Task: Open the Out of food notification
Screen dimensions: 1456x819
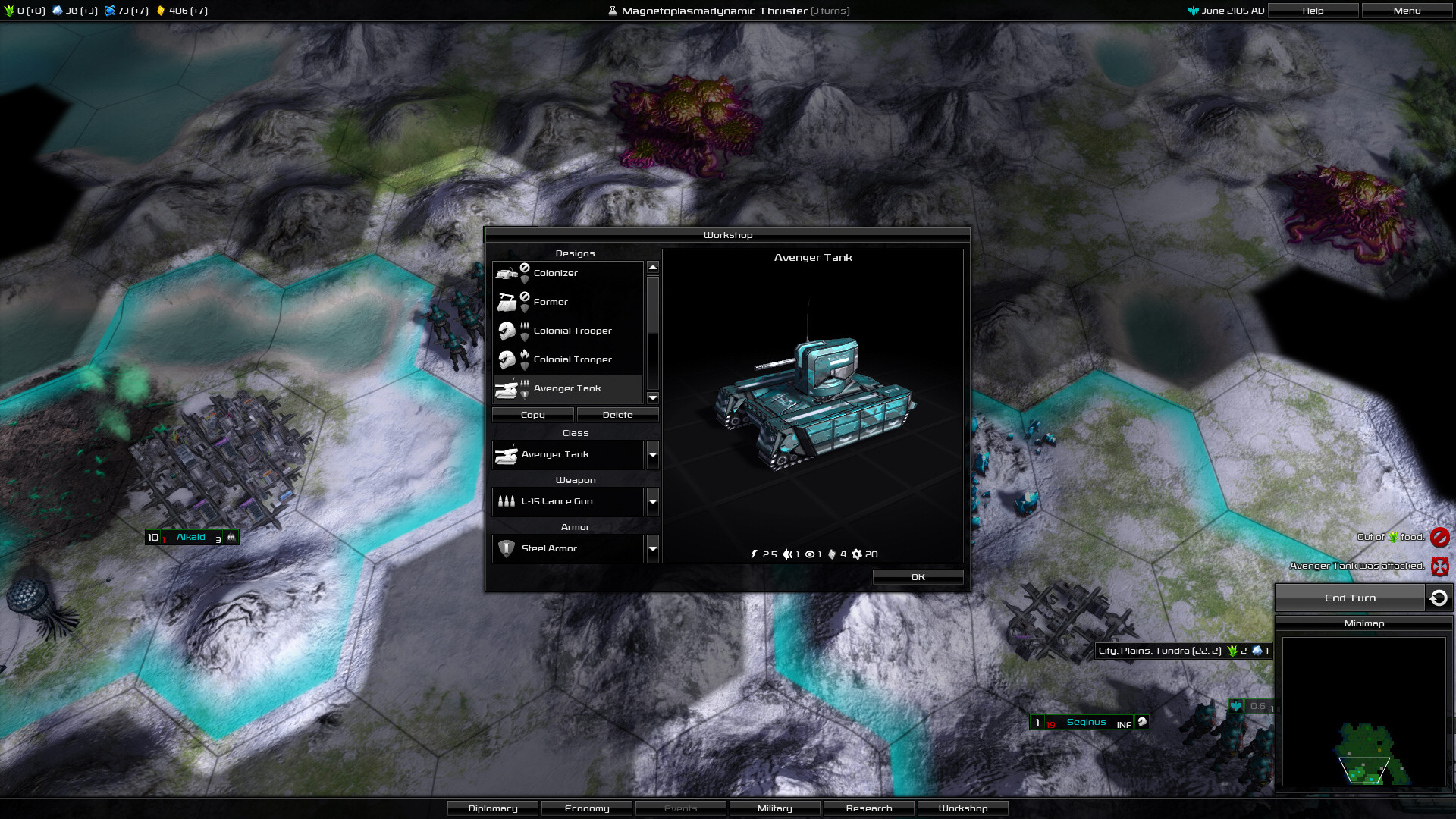Action: coord(1439,538)
